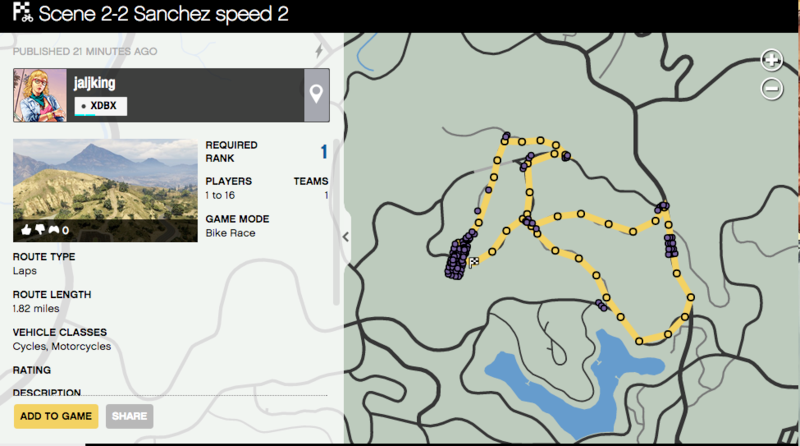Image resolution: width=800 pixels, height=446 pixels.
Task: Open creator jaljking's profile name
Action: pyautogui.click(x=92, y=84)
